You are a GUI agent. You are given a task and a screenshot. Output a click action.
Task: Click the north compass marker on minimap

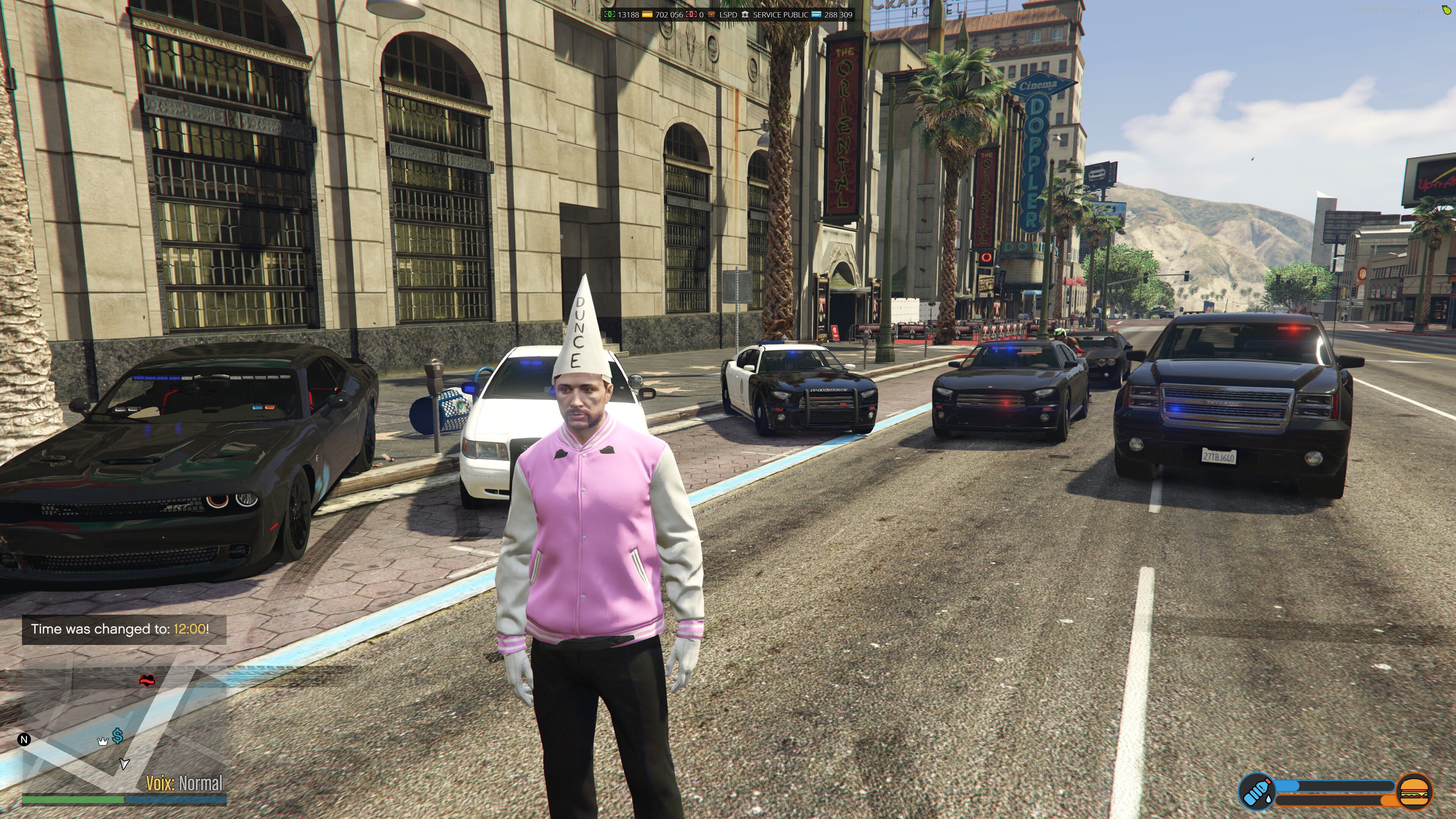click(x=24, y=739)
